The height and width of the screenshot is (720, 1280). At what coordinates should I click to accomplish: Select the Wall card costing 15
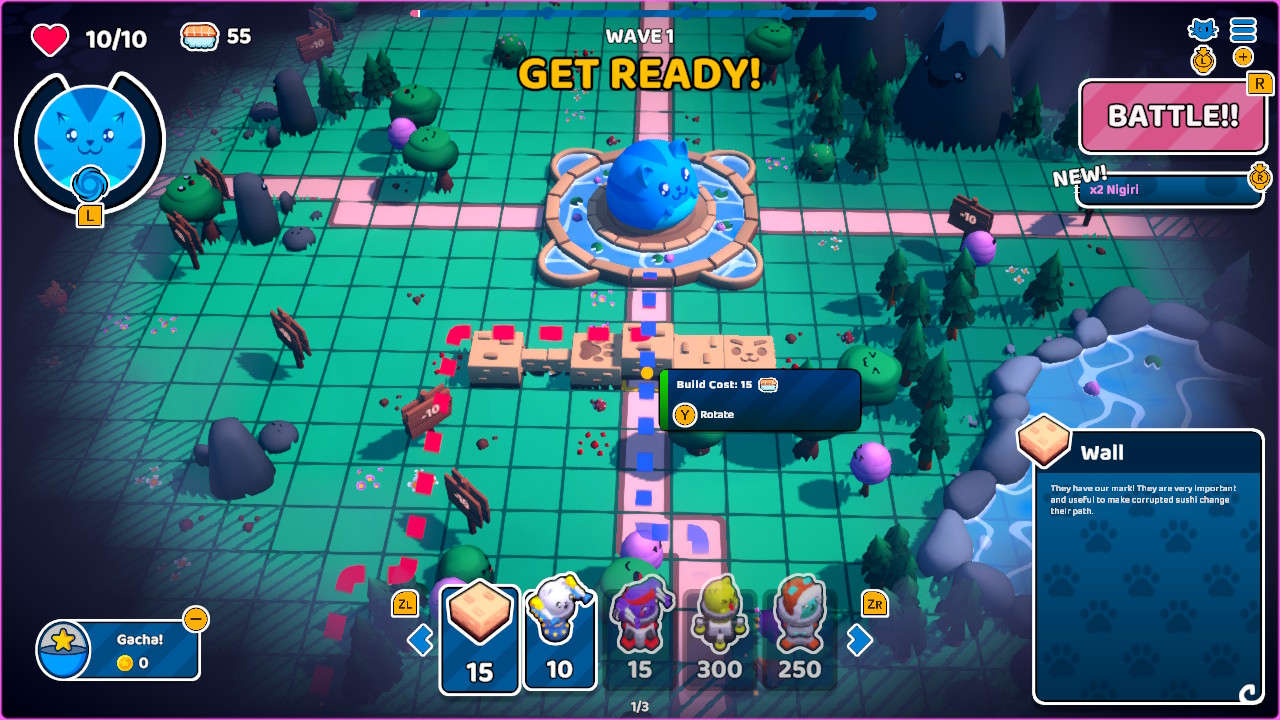click(479, 636)
